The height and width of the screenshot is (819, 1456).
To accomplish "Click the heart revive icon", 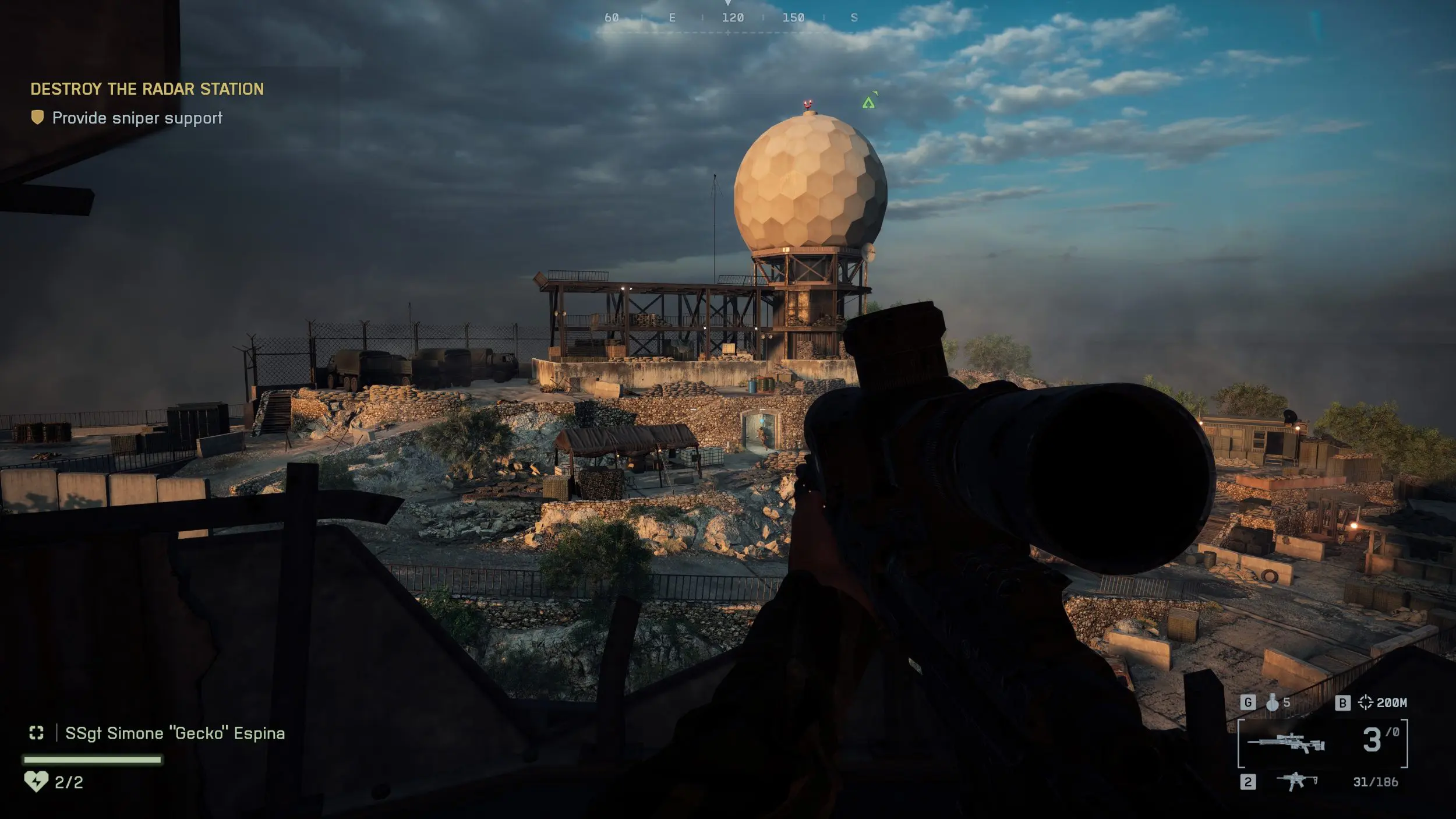I will pyautogui.click(x=36, y=781).
